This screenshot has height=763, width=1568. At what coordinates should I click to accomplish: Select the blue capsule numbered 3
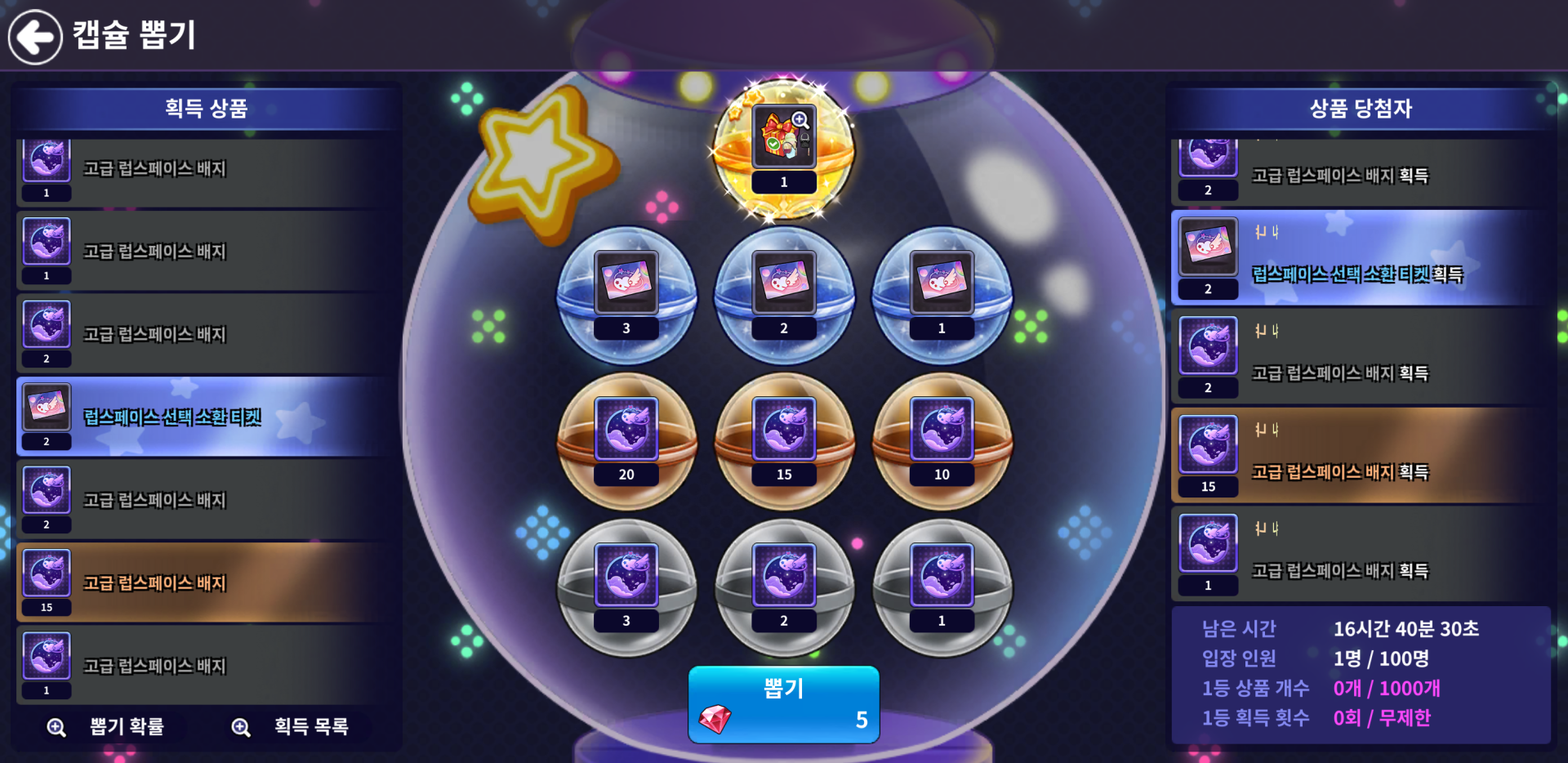click(626, 294)
